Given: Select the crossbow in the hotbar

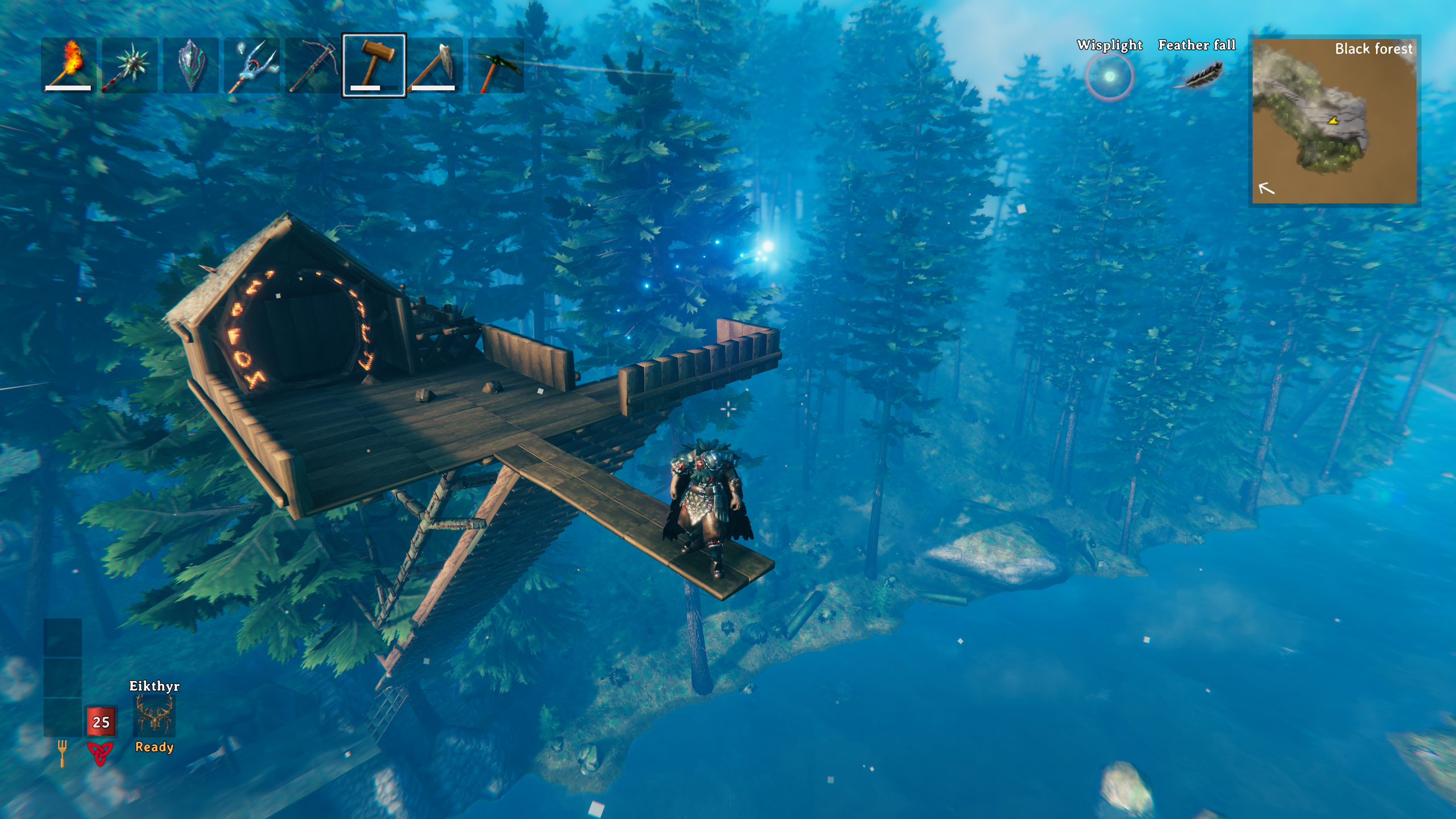Looking at the screenshot, I should pos(313,65).
